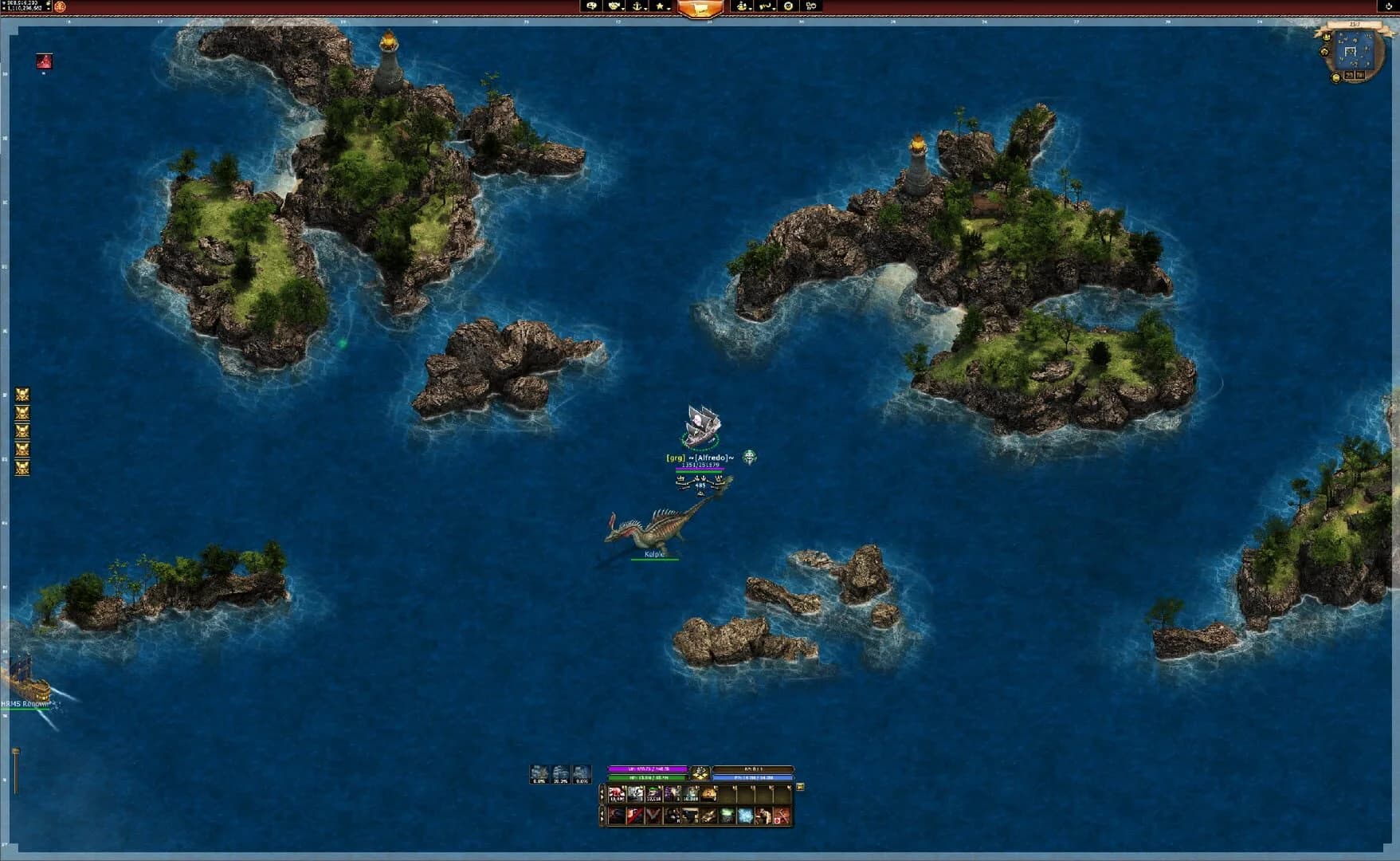
Task: Click the clock icon near the top right
Action: point(789,7)
